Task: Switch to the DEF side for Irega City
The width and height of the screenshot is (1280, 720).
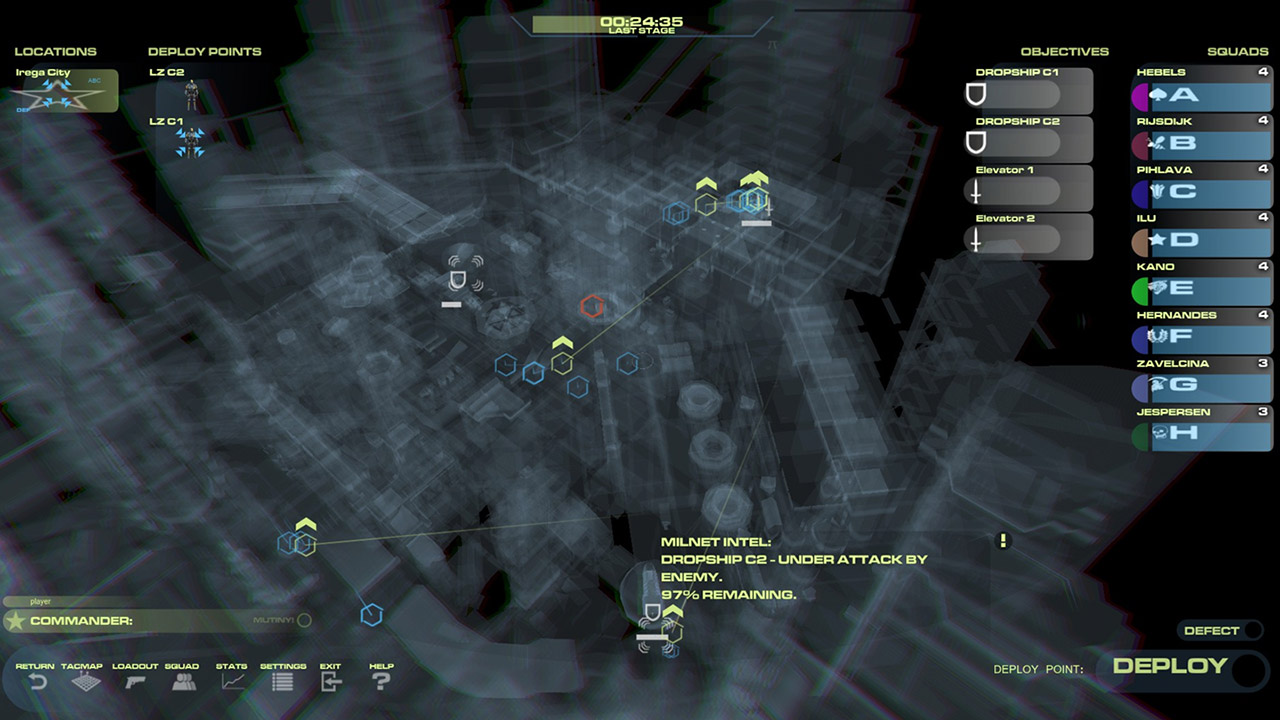Action: click(21, 110)
